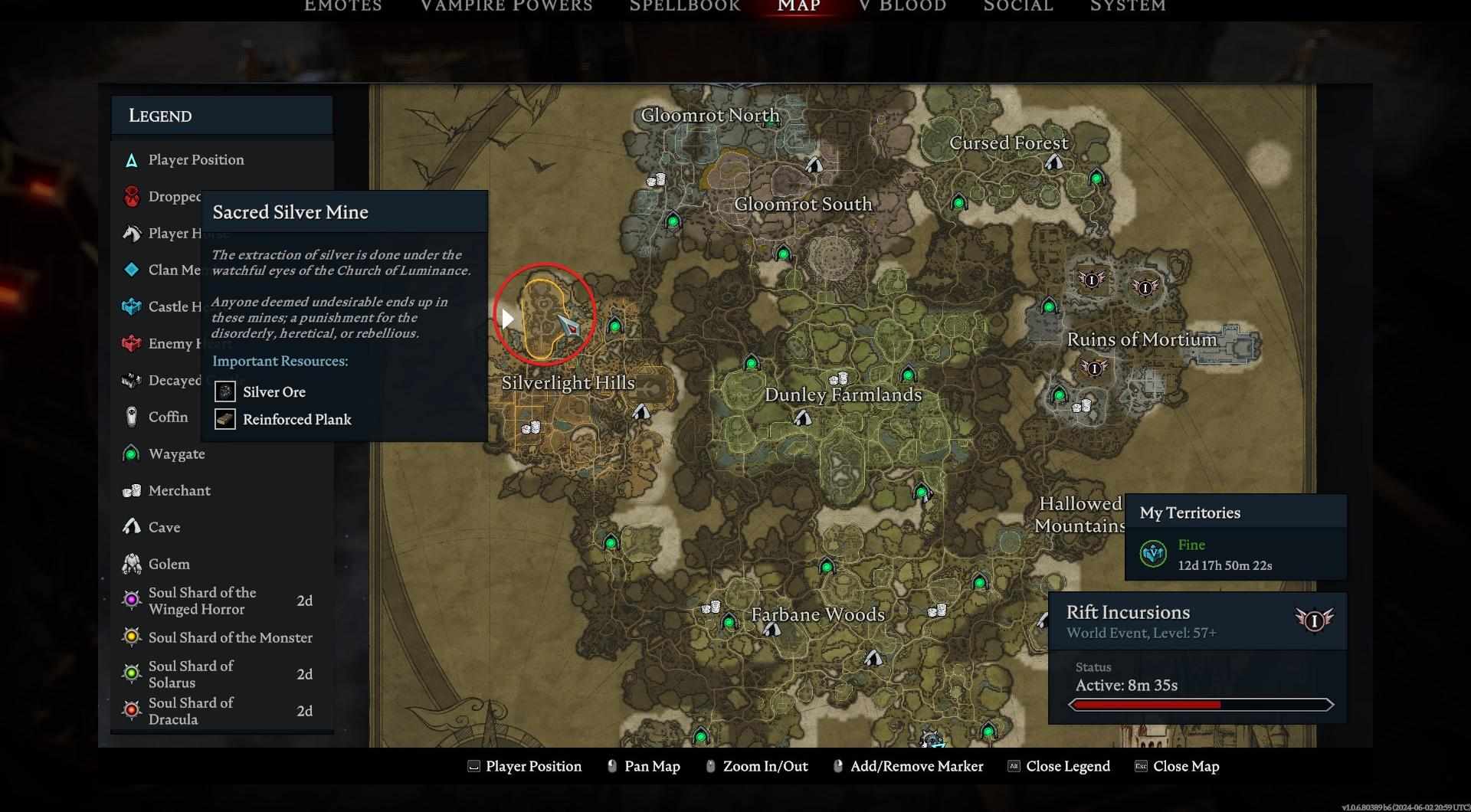Screen dimensions: 1471x812
Task: Open the Rift Incursions world event panel
Action: click(1197, 621)
